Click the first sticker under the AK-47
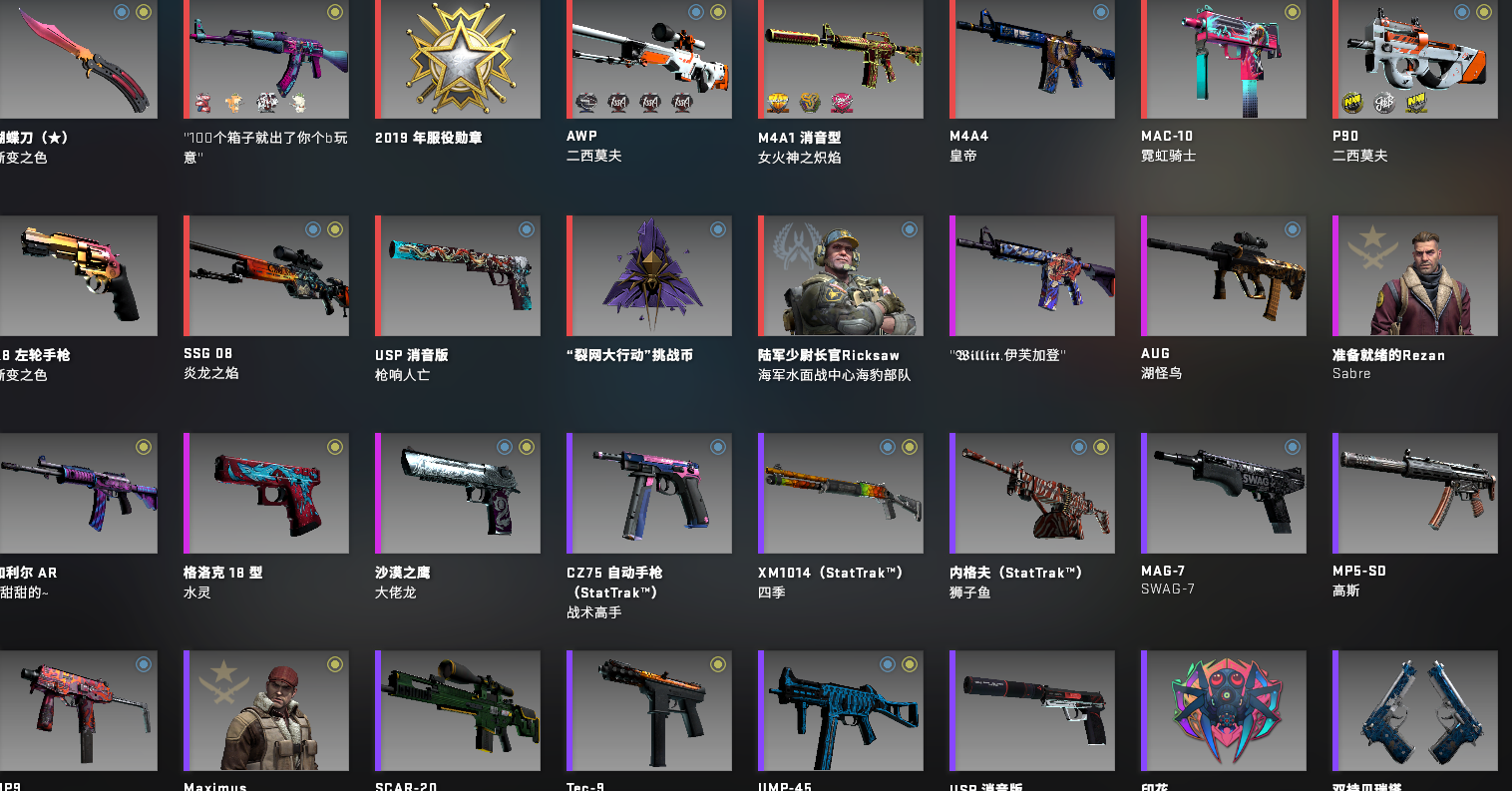1512x791 pixels. (202, 102)
